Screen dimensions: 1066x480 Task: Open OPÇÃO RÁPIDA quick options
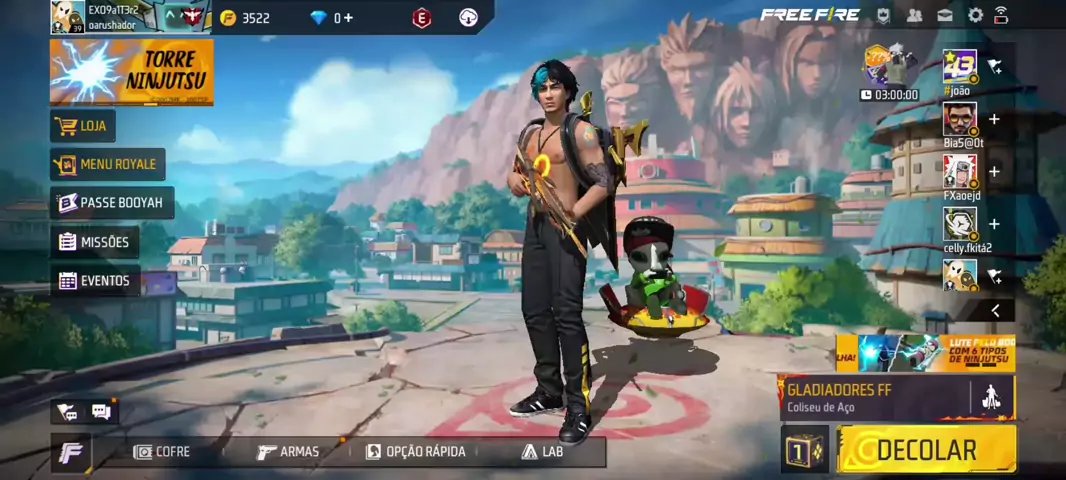[415, 452]
